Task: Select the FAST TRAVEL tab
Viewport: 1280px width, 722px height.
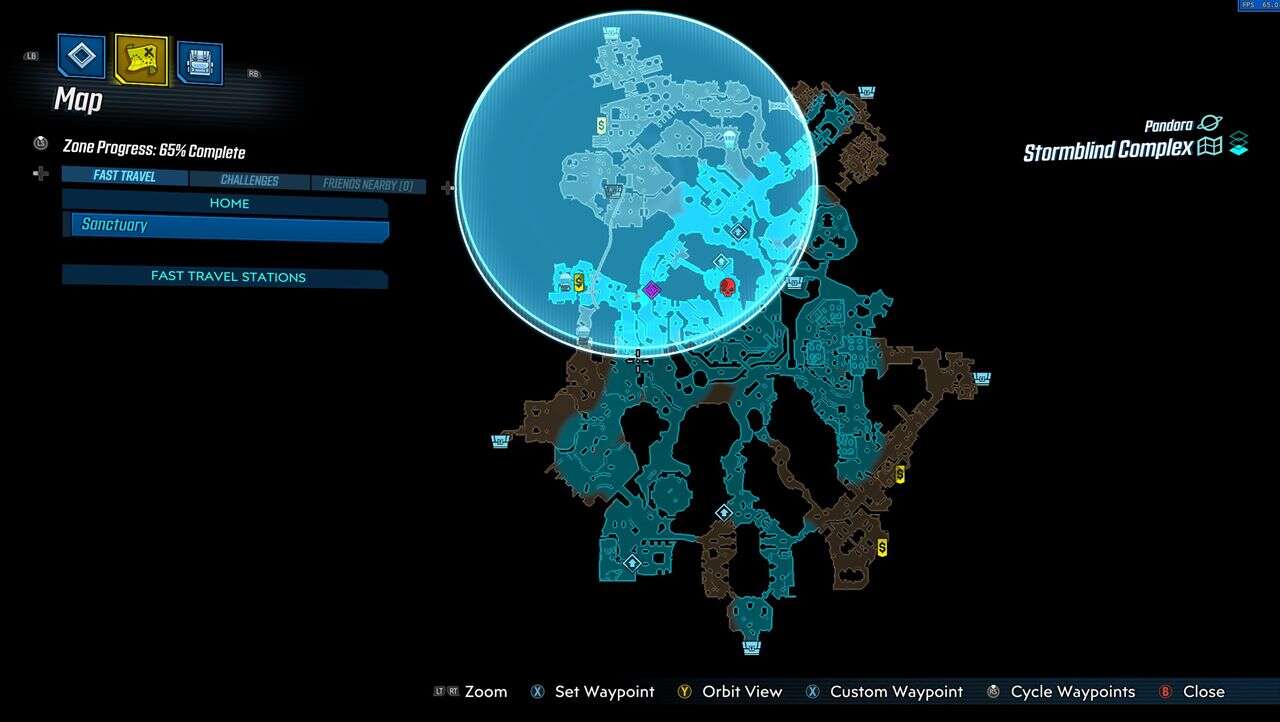Action: tap(124, 176)
